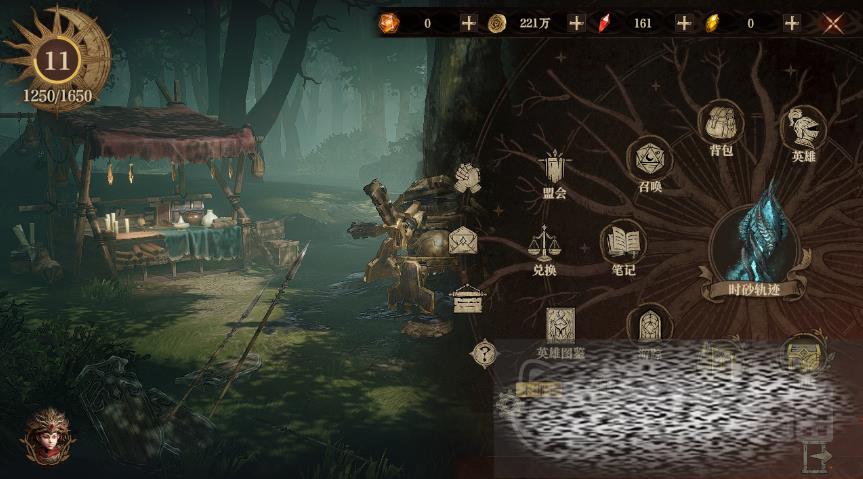Screen dimensions: 863x479
Task: Add yellow gem currency via plus button
Action: click(791, 23)
